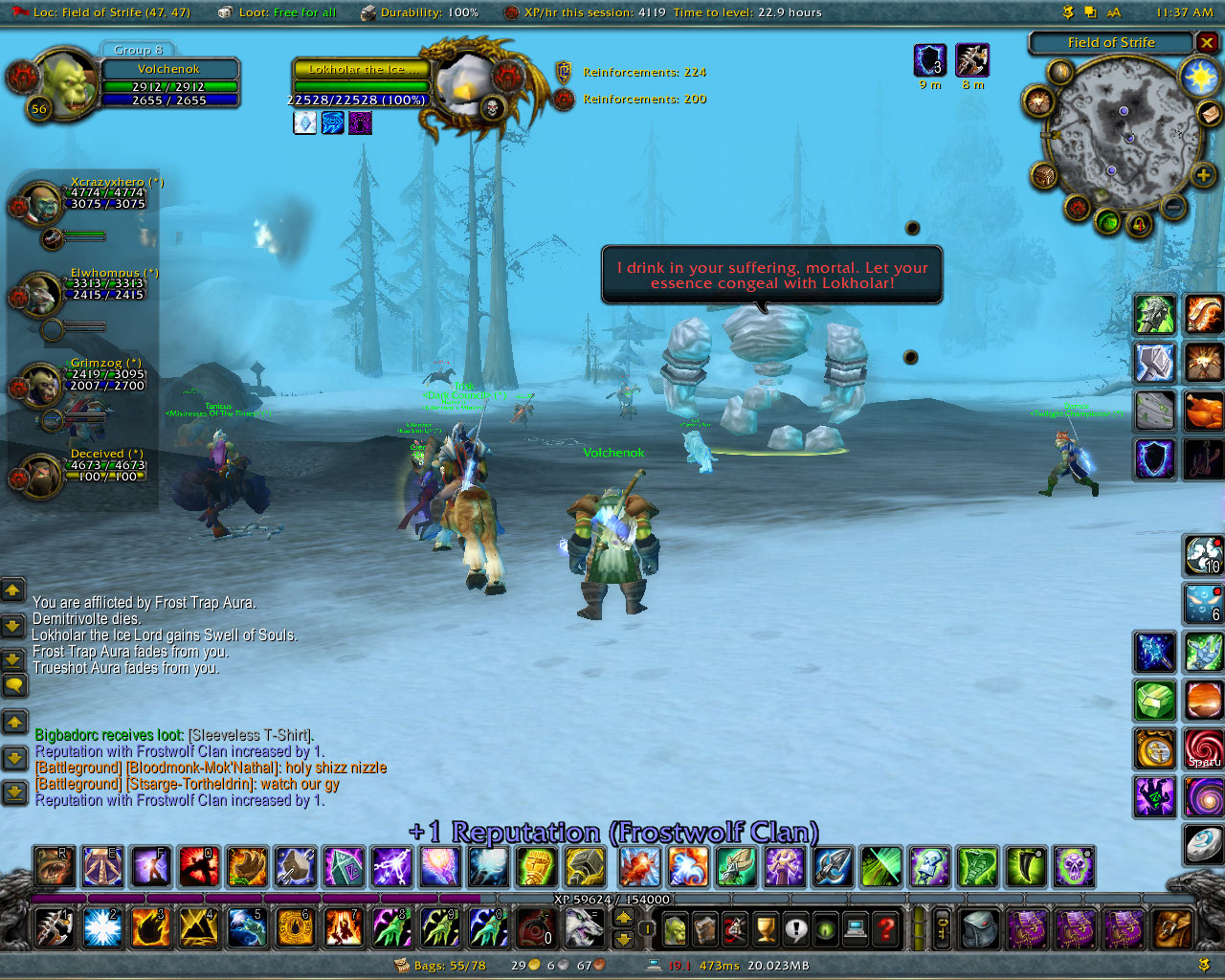Close the Field of Strife minimap

[1208, 43]
